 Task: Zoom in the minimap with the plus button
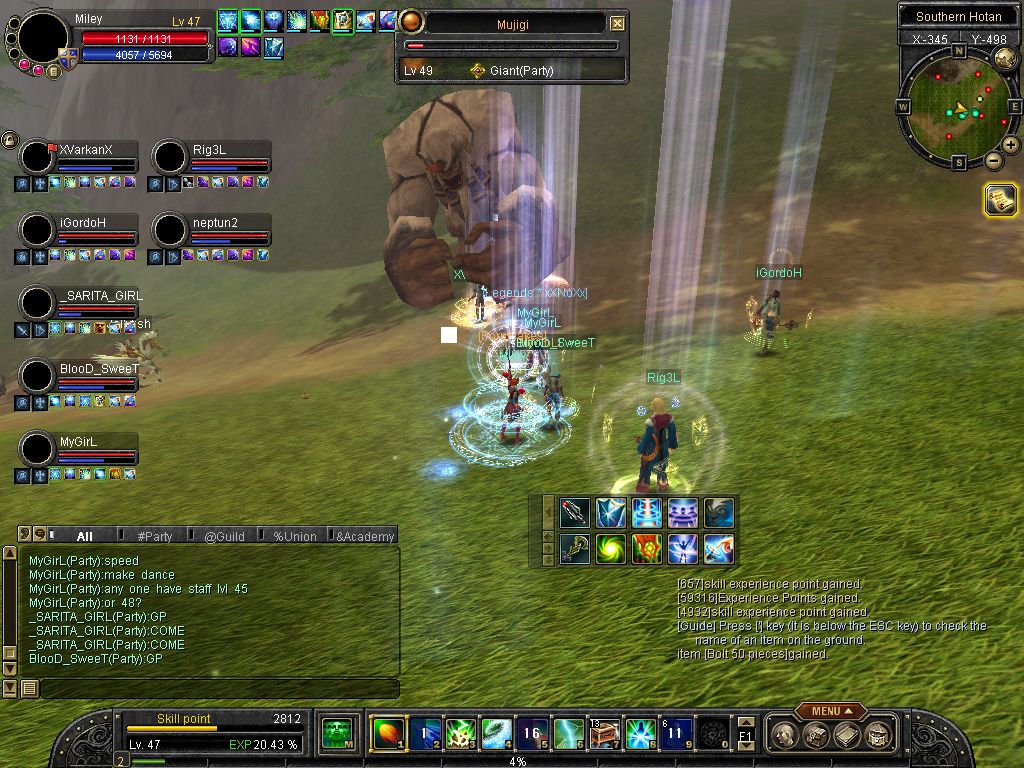click(1011, 145)
